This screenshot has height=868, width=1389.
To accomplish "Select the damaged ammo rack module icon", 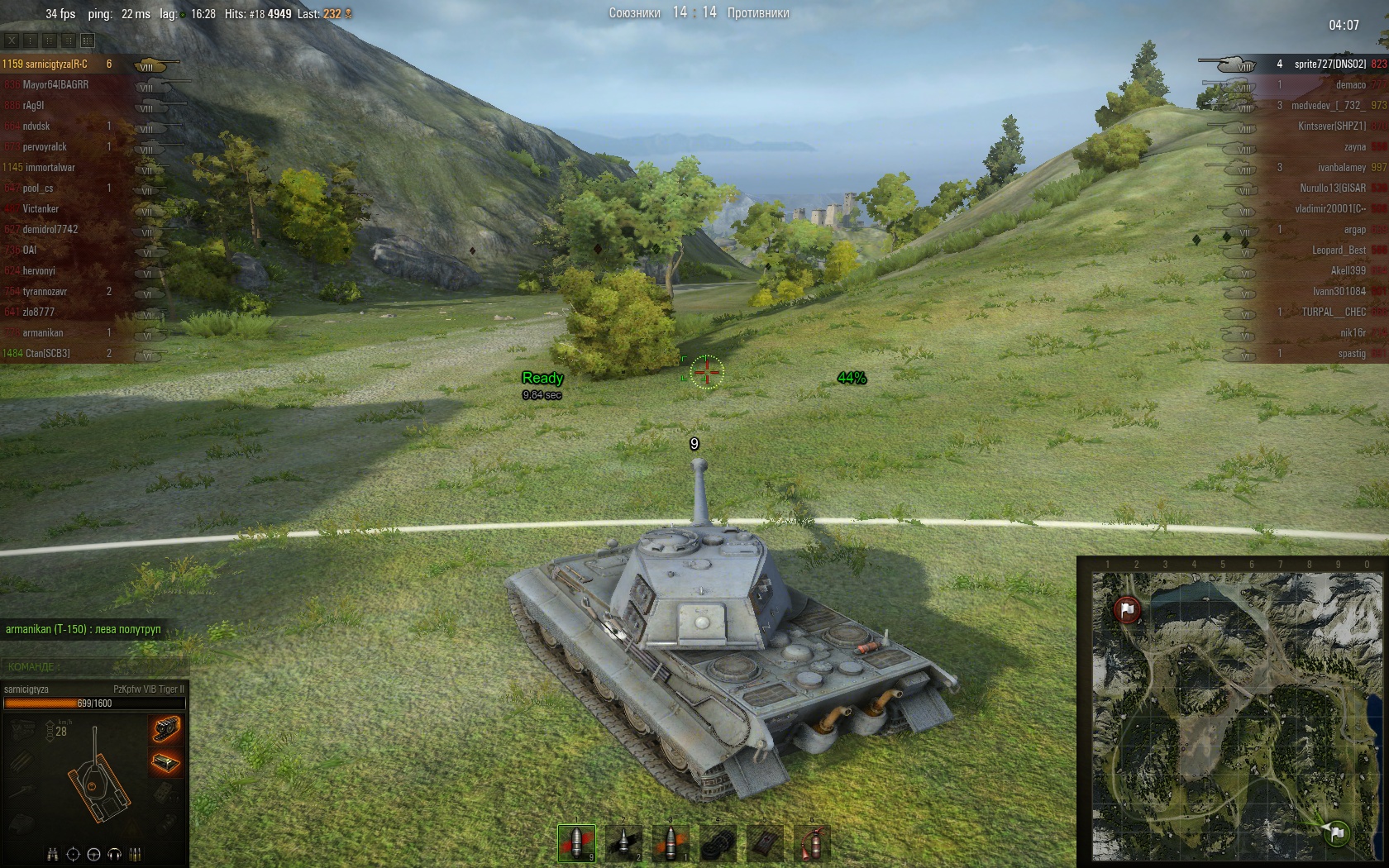I will click(165, 762).
